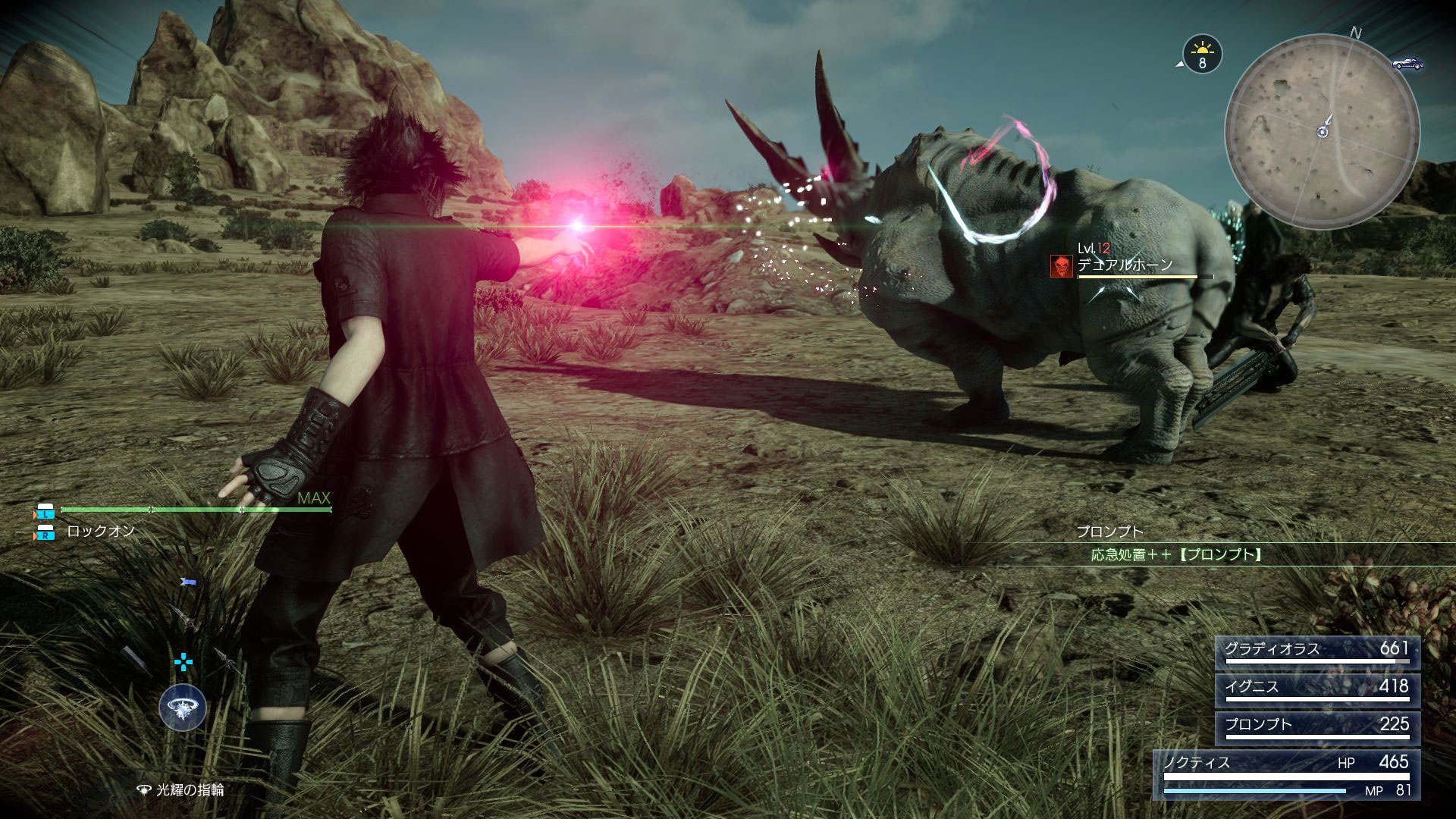Select Gladiolus in the party list
Viewport: 1456px width, 819px height.
(x=1317, y=652)
